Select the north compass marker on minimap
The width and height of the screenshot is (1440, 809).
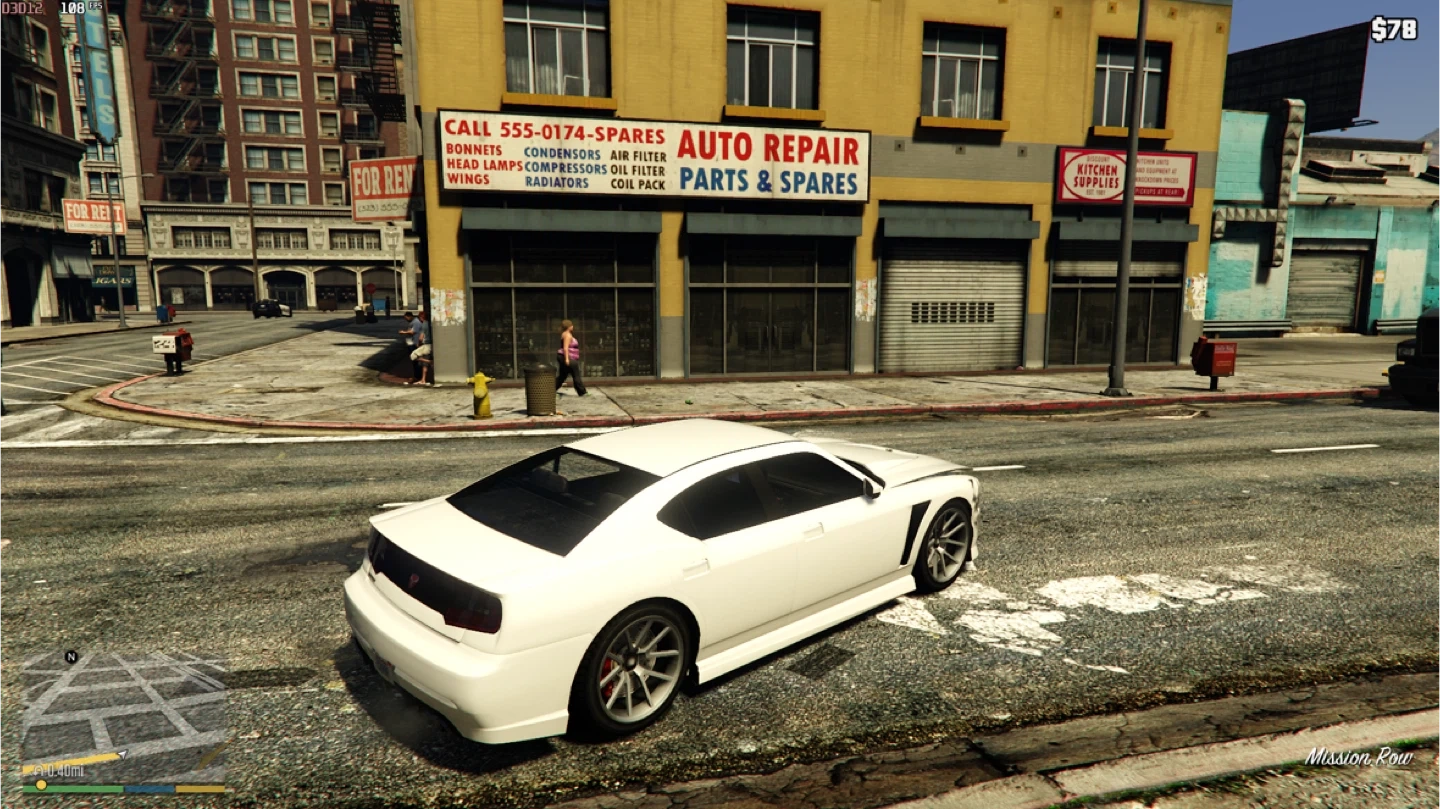click(71, 657)
